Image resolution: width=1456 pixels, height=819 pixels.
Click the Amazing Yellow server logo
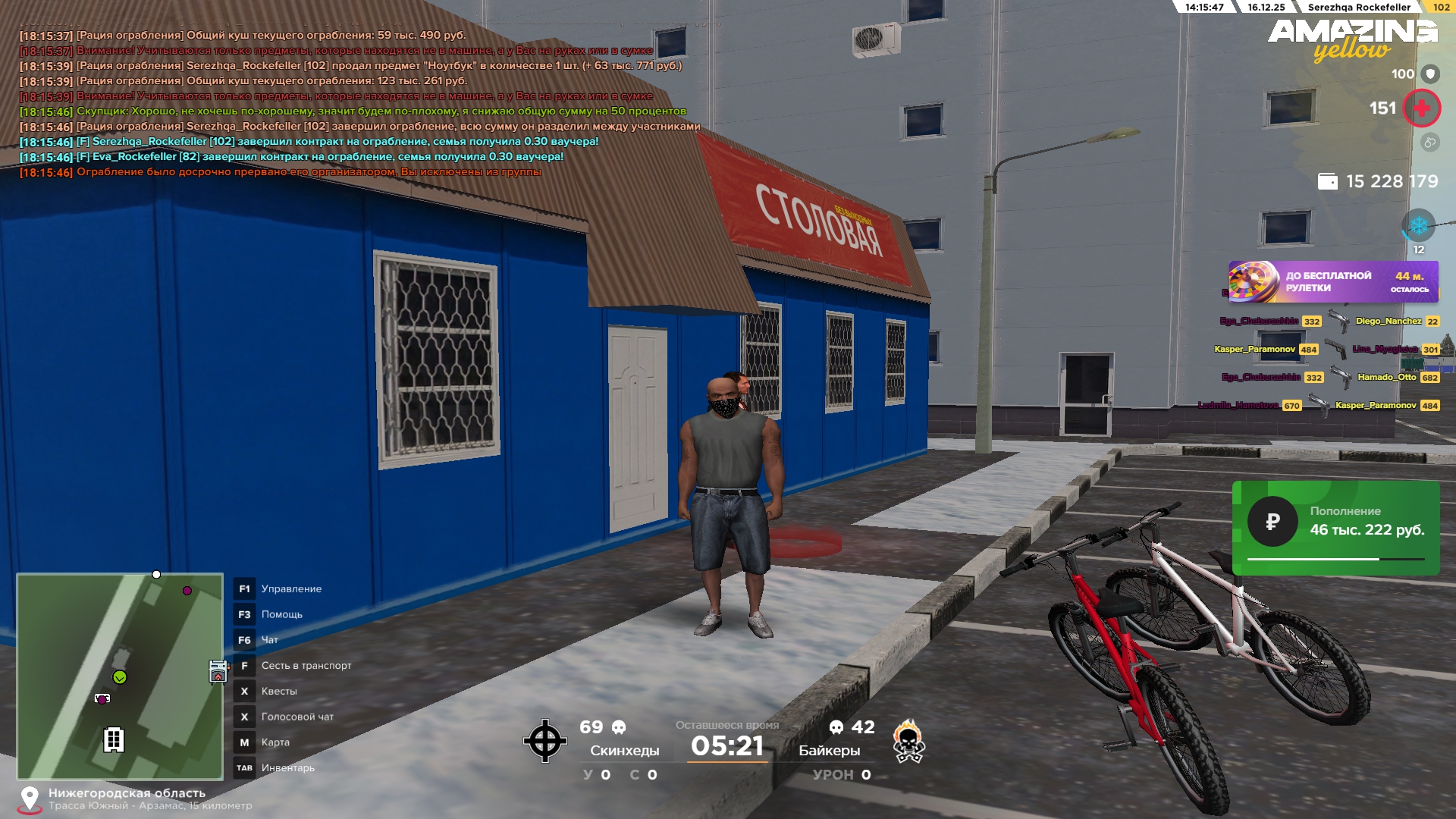pos(1352,39)
